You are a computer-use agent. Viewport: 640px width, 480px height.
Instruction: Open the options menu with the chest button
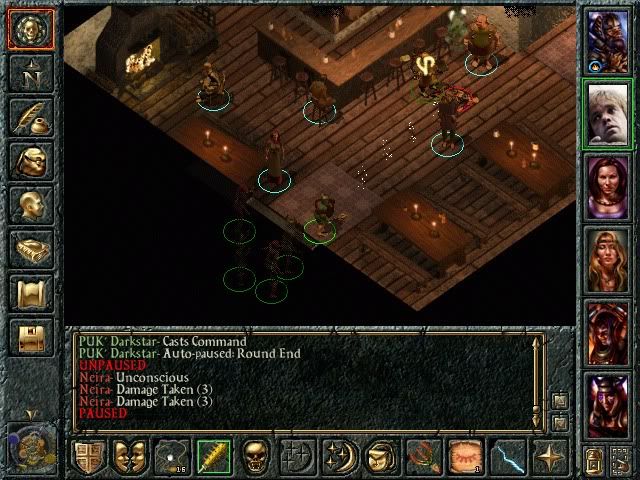tap(30, 338)
